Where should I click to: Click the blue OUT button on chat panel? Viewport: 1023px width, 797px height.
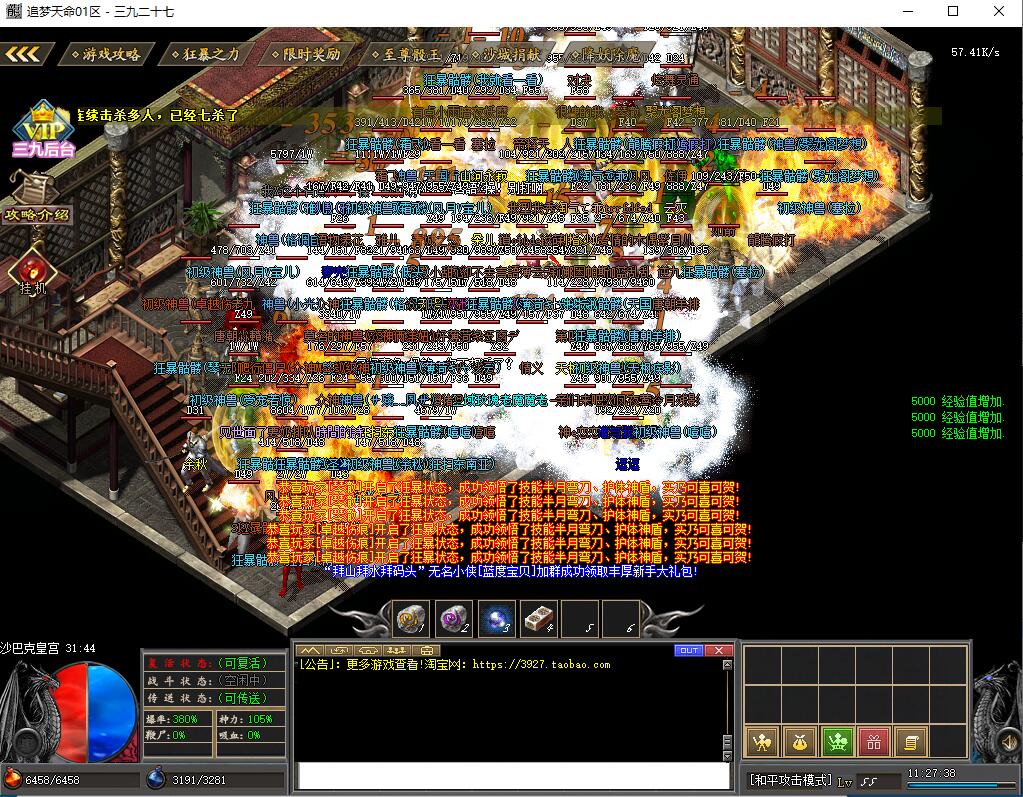(689, 650)
